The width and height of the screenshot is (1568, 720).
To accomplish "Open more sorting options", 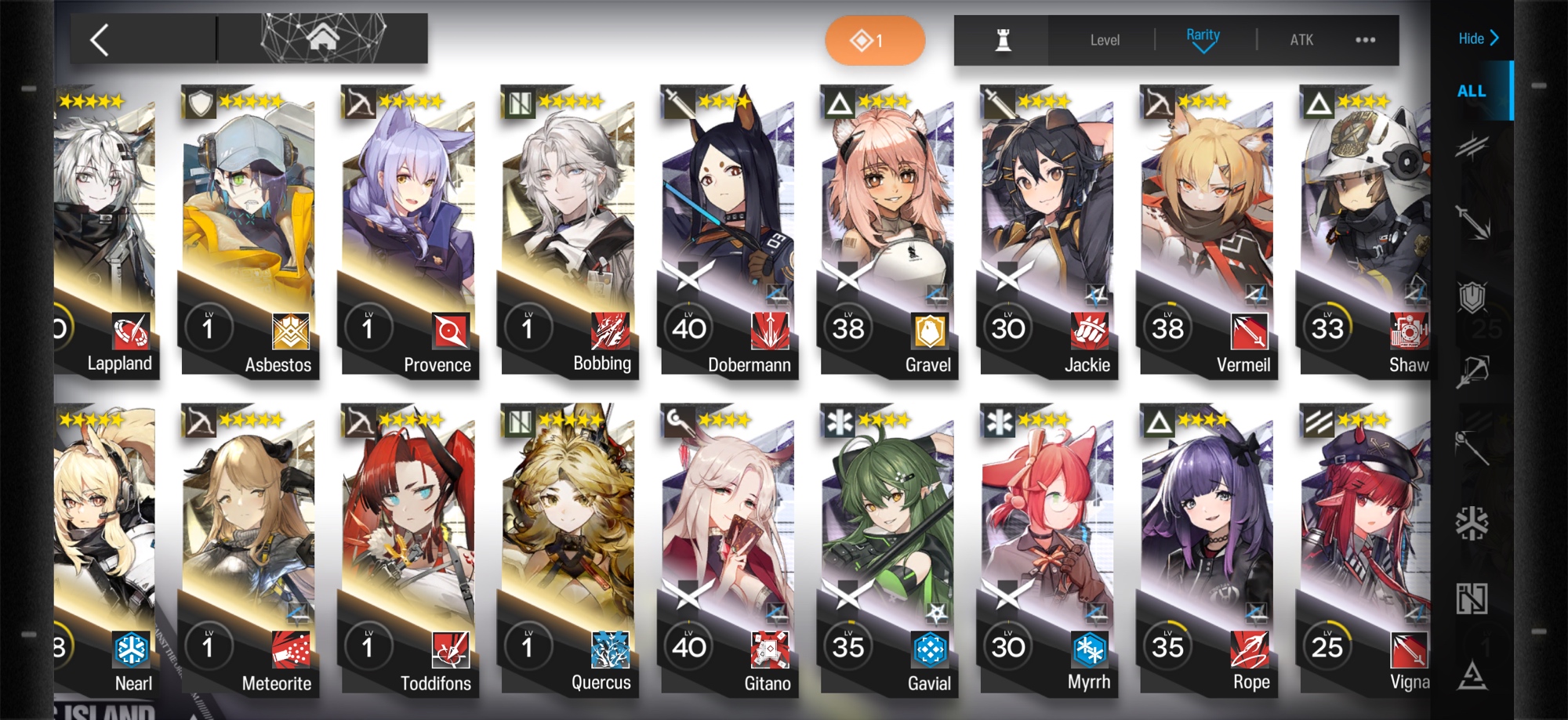I will (1365, 40).
